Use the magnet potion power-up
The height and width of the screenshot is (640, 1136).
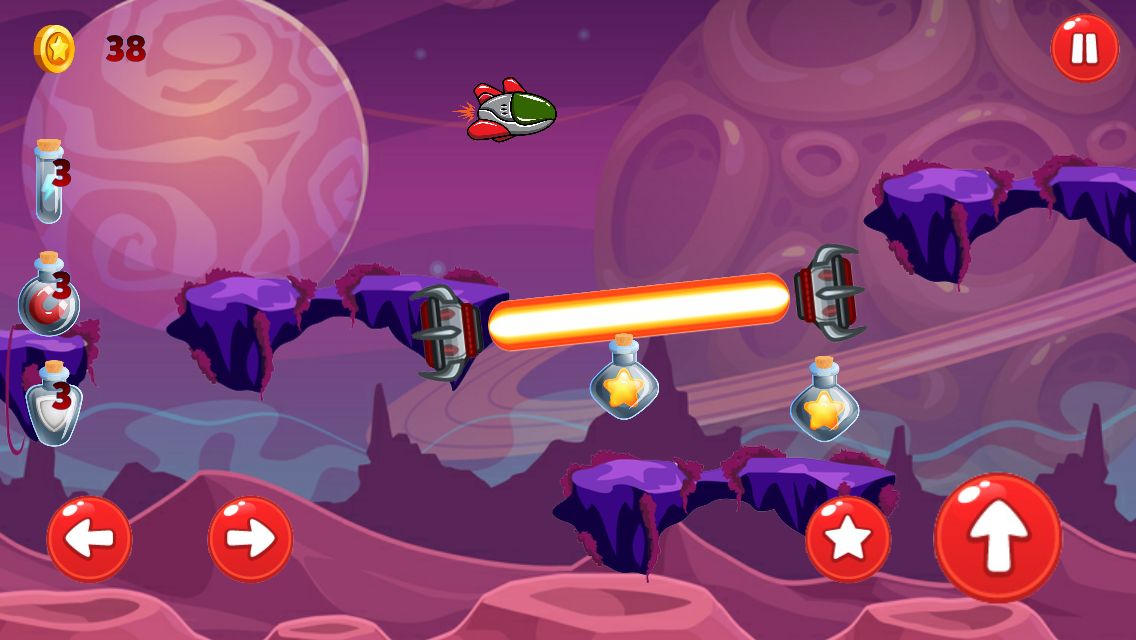pos(48,295)
